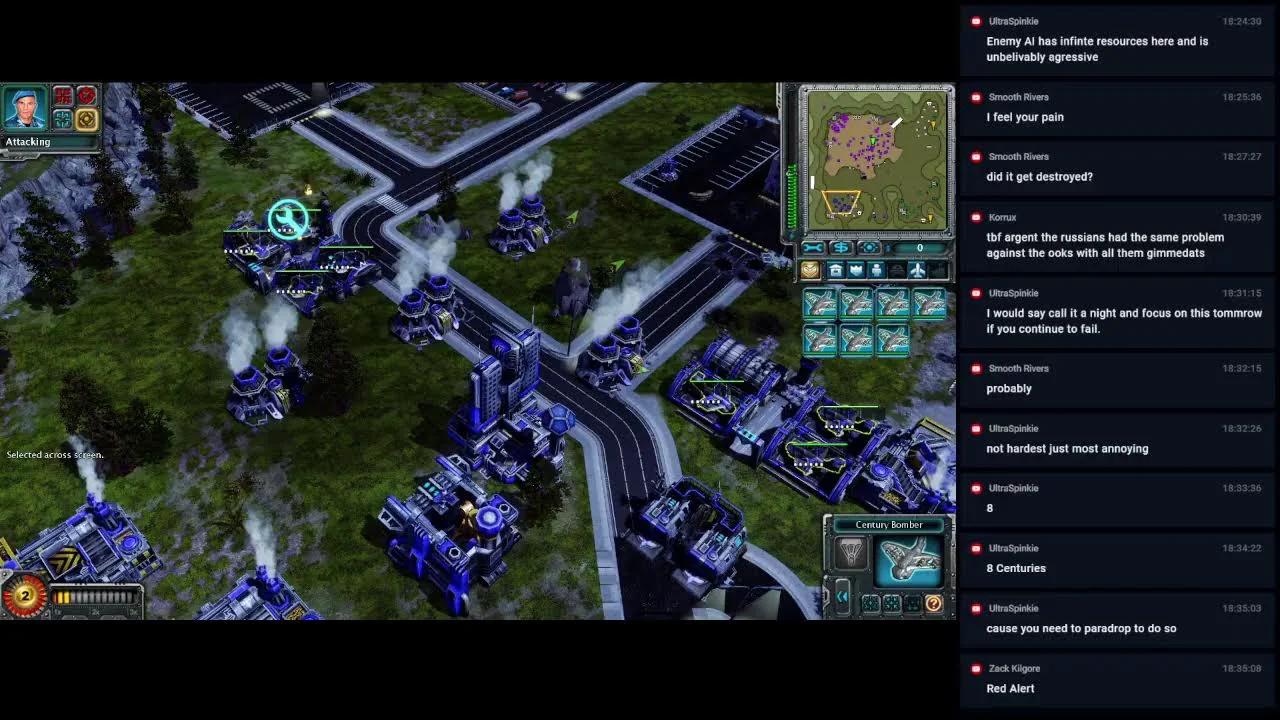The height and width of the screenshot is (720, 1280).
Task: Open the red special powers tab
Action: (x=62, y=96)
